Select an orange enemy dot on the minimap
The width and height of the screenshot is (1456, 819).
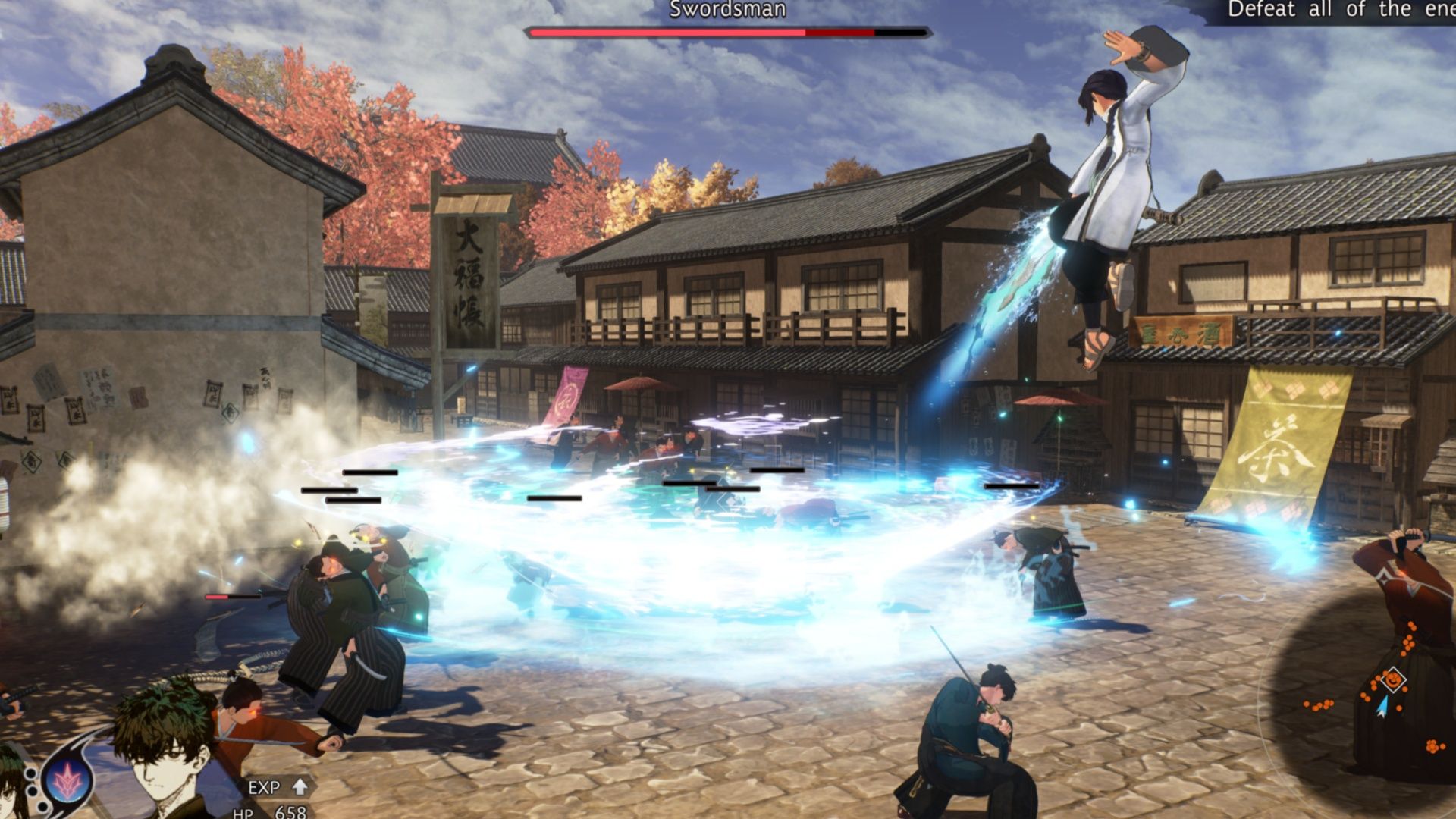click(1306, 703)
